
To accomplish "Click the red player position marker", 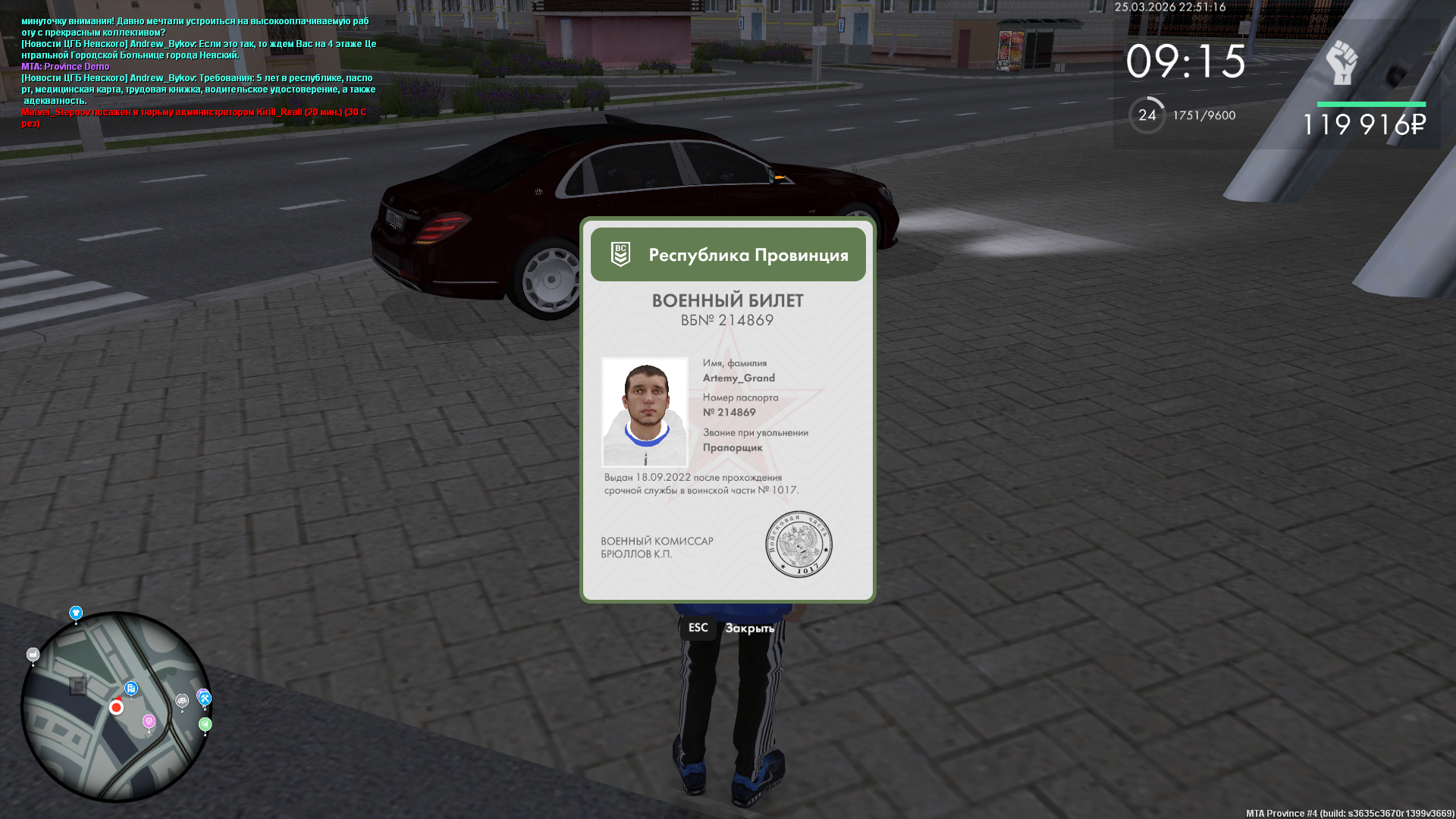I will coord(116,708).
